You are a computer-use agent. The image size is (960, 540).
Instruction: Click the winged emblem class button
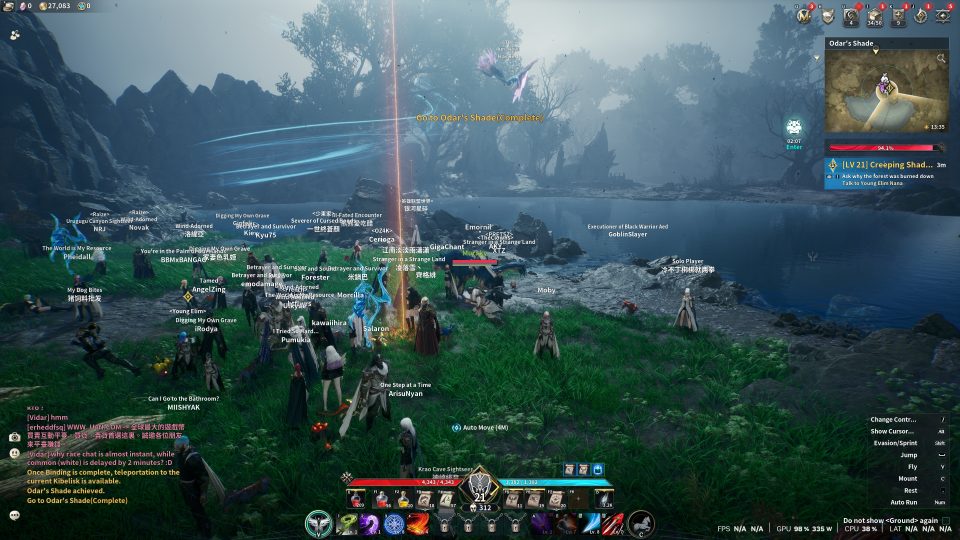(x=319, y=523)
